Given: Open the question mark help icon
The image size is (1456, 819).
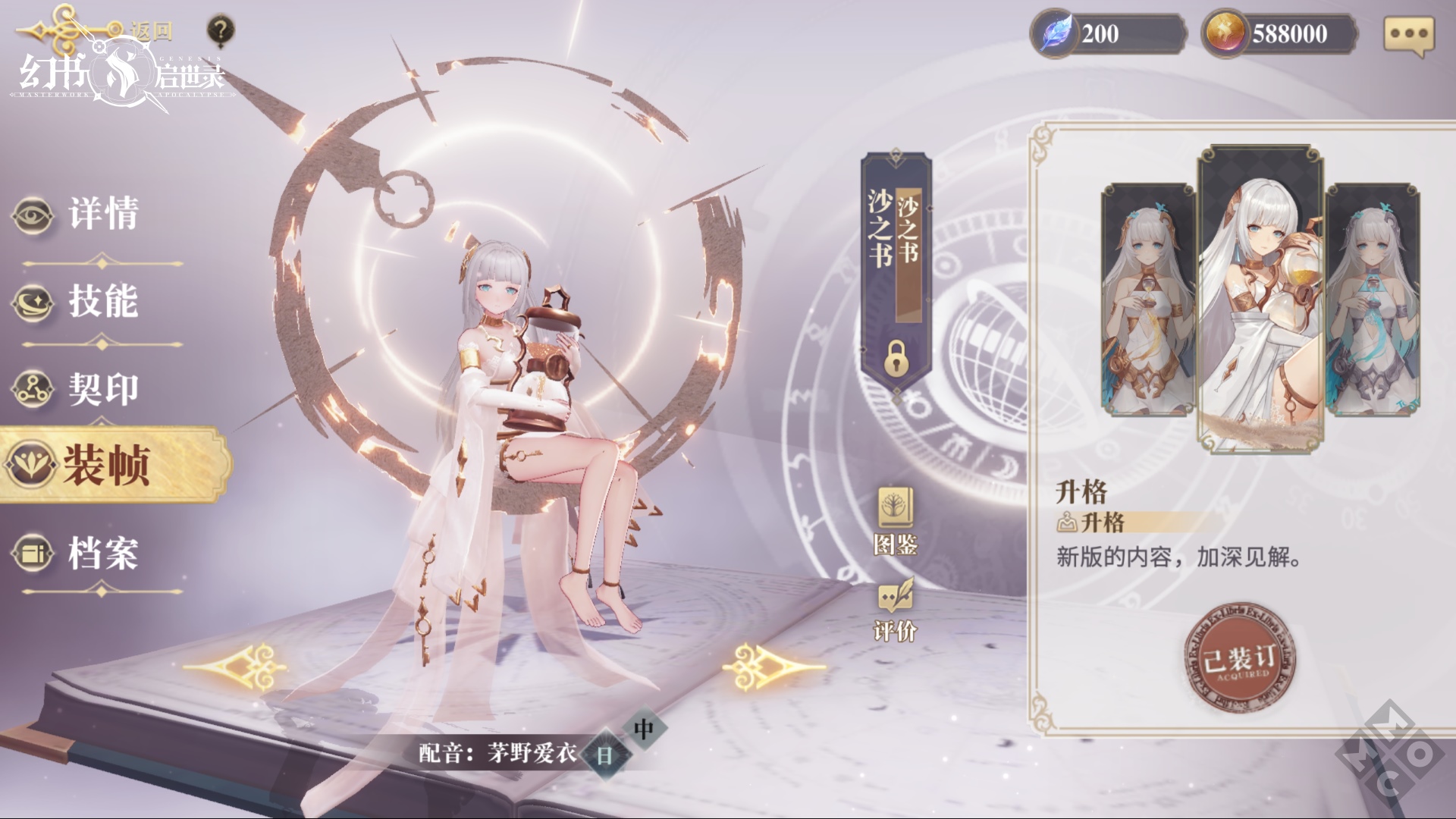Looking at the screenshot, I should 220,31.
